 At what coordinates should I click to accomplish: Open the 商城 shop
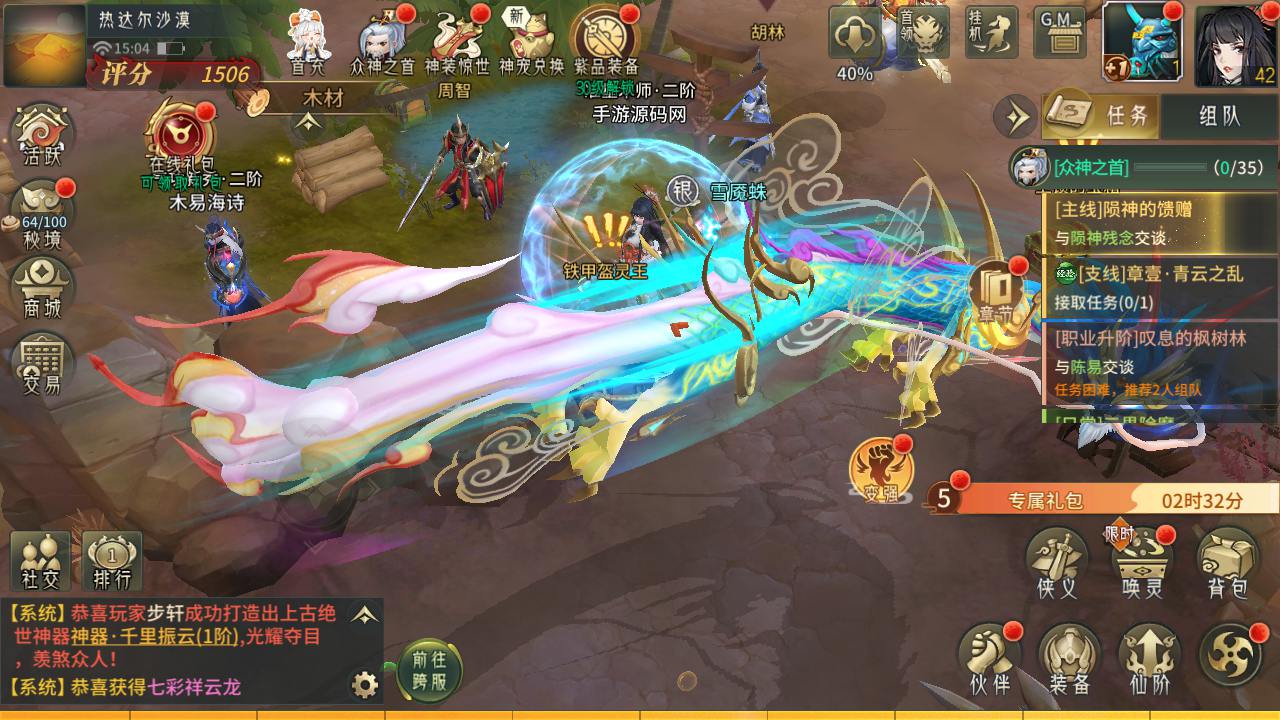[x=42, y=285]
